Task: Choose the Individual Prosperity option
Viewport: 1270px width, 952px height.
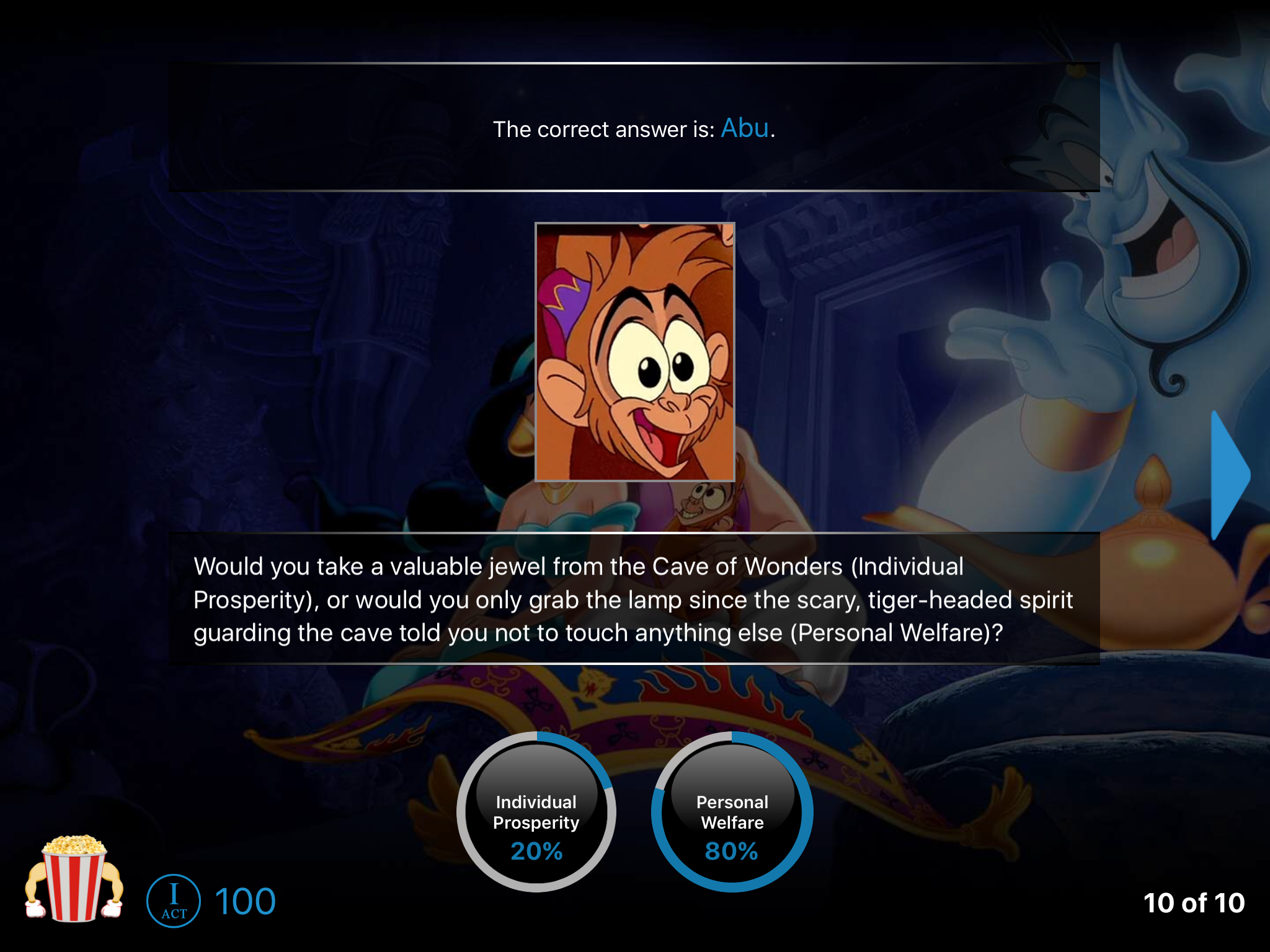Action: tap(536, 812)
